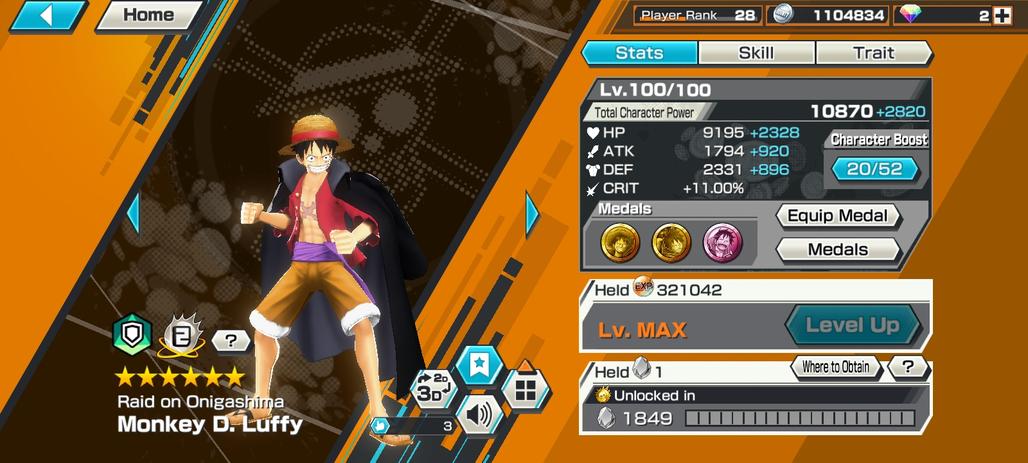The width and height of the screenshot is (1028, 463).
Task: Show Where to Obtain fragments
Action: [834, 367]
